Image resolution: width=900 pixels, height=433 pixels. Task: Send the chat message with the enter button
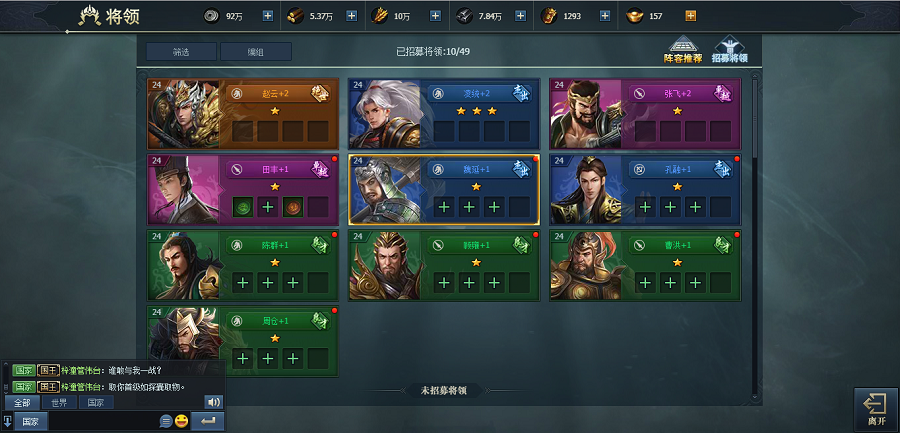point(208,421)
